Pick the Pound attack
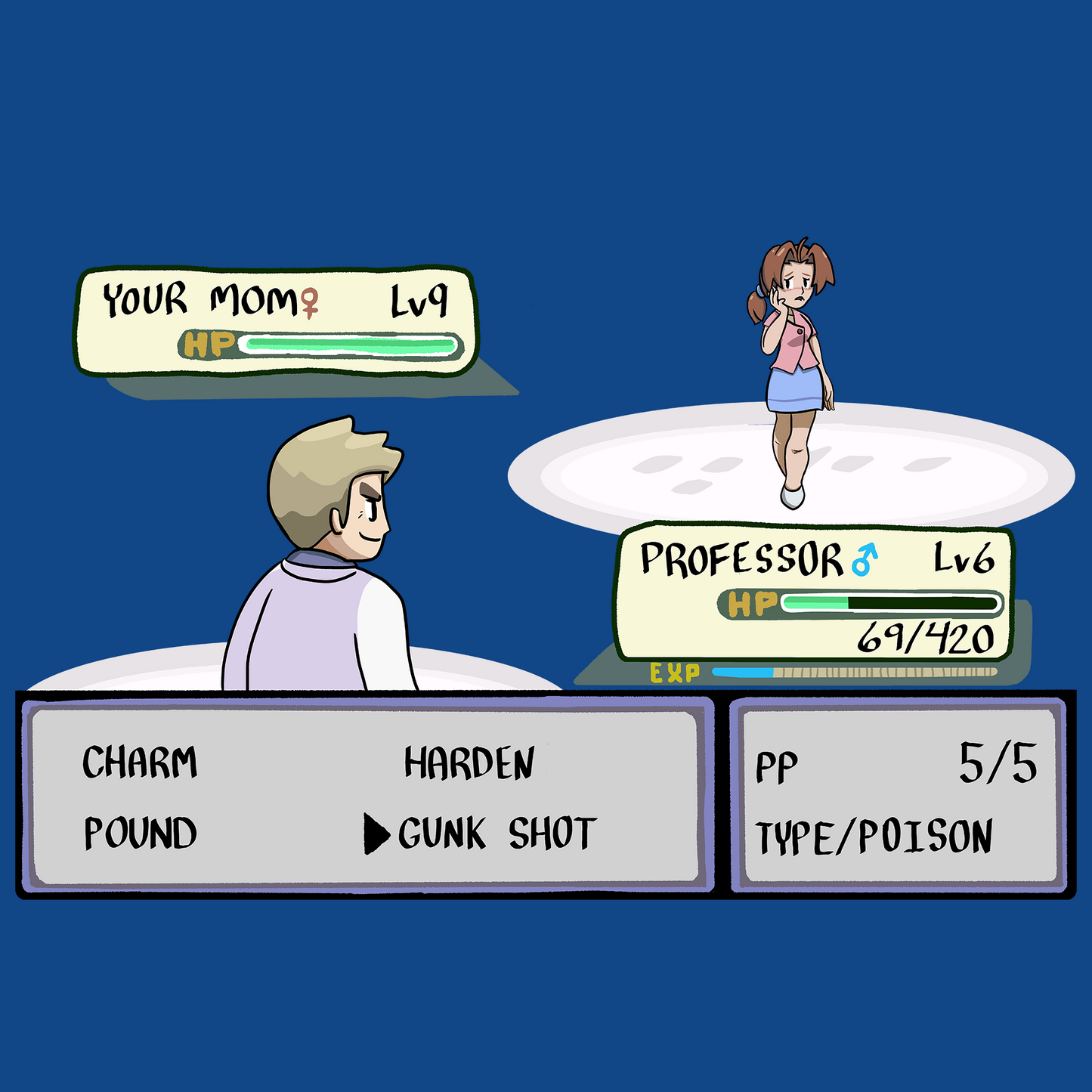1092x1092 pixels. (x=141, y=833)
